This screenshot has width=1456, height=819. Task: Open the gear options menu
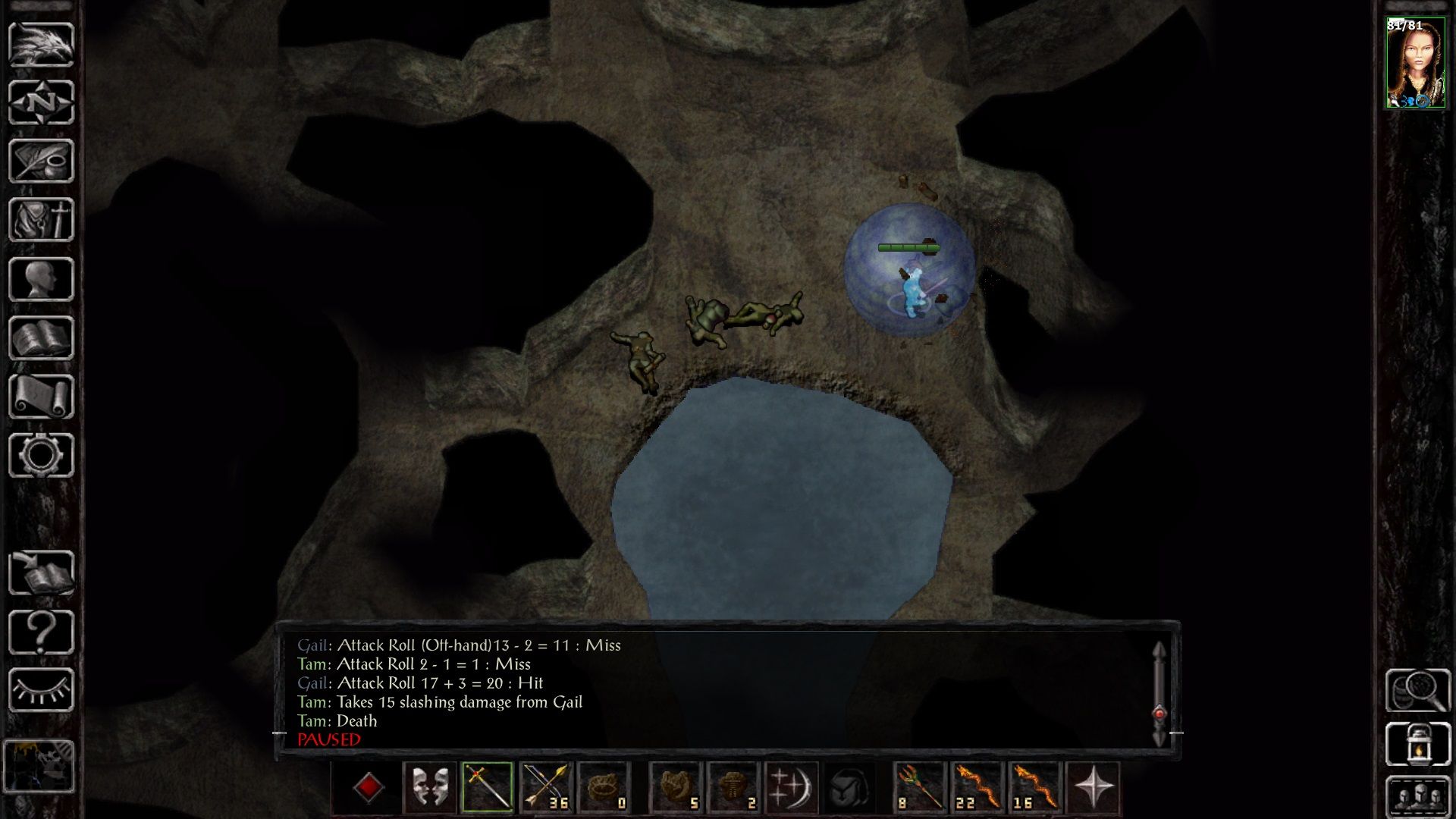pos(41,455)
